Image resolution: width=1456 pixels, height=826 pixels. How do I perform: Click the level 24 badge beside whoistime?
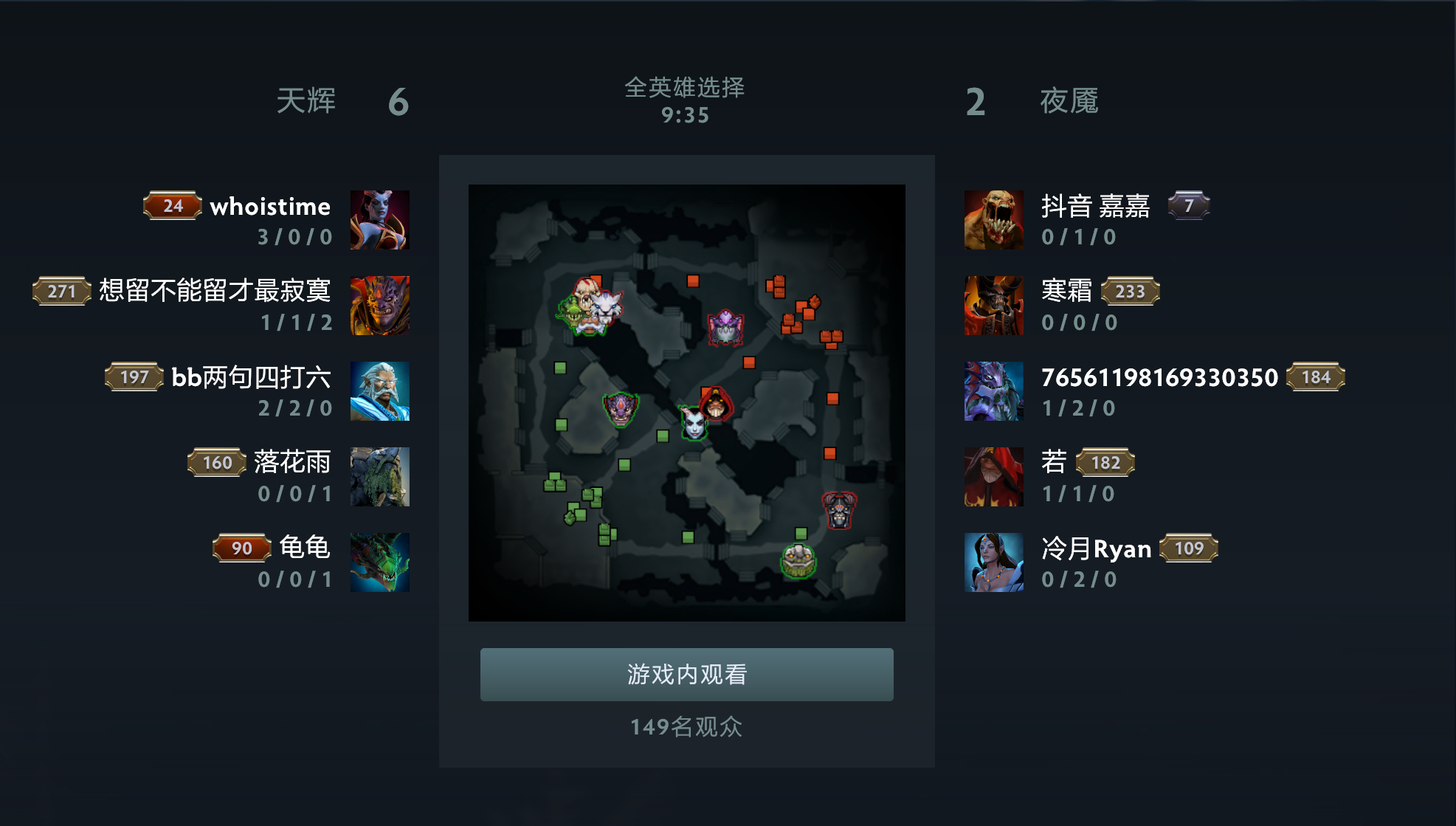click(171, 206)
